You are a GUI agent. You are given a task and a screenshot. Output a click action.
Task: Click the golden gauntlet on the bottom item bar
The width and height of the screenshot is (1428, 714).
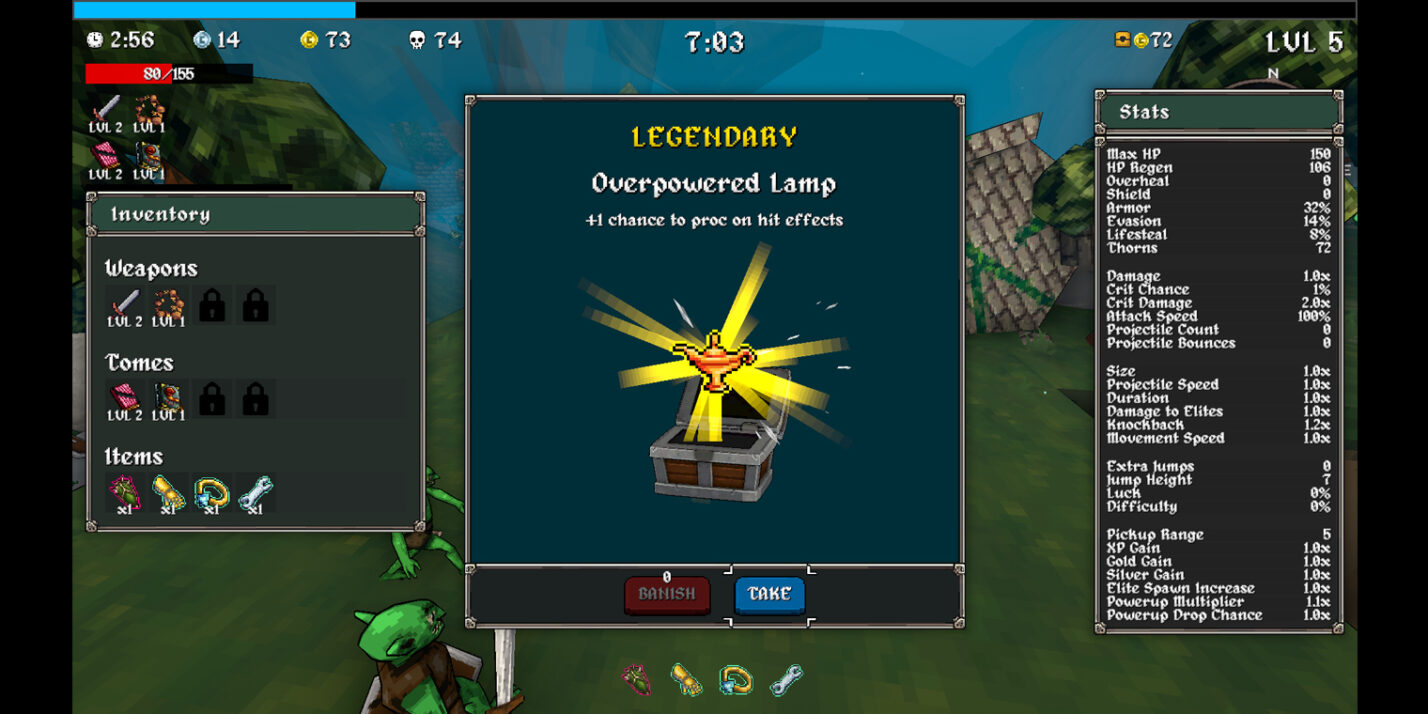coord(686,680)
